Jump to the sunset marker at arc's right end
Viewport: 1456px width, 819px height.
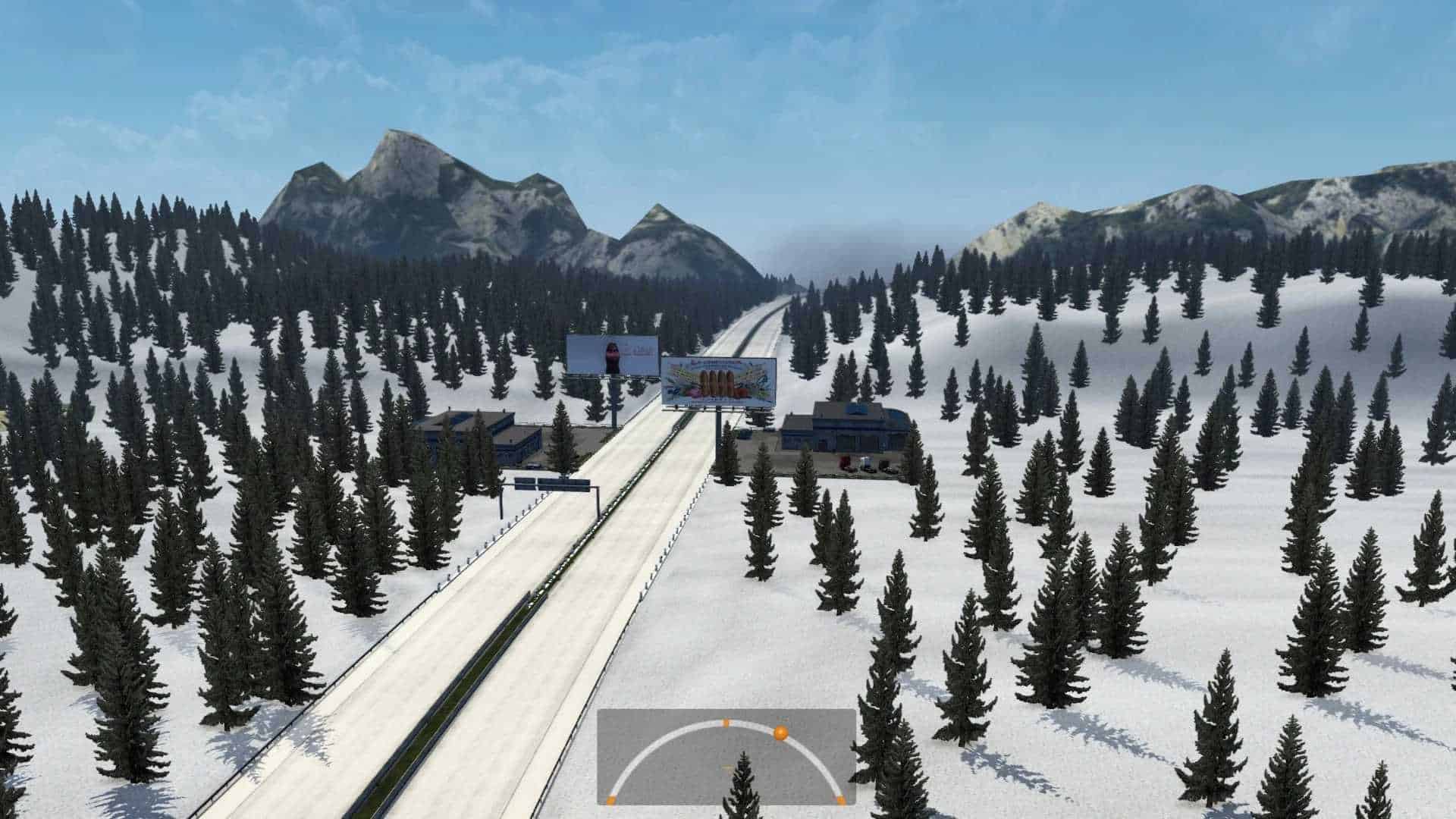[x=840, y=799]
